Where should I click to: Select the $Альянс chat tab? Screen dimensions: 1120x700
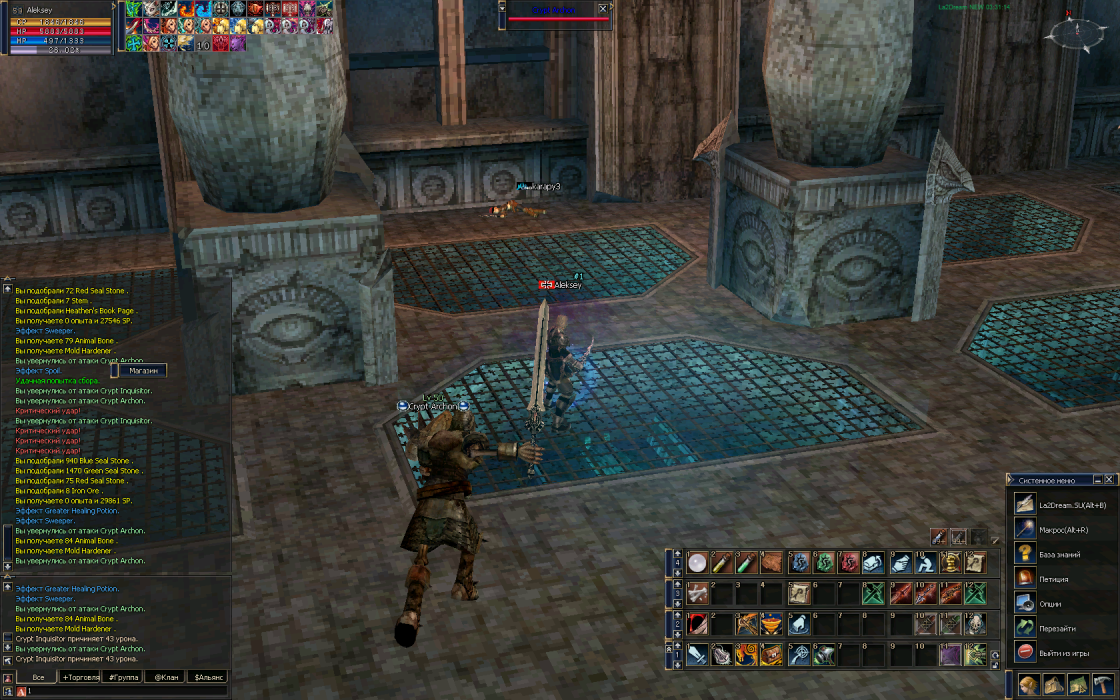pos(209,678)
